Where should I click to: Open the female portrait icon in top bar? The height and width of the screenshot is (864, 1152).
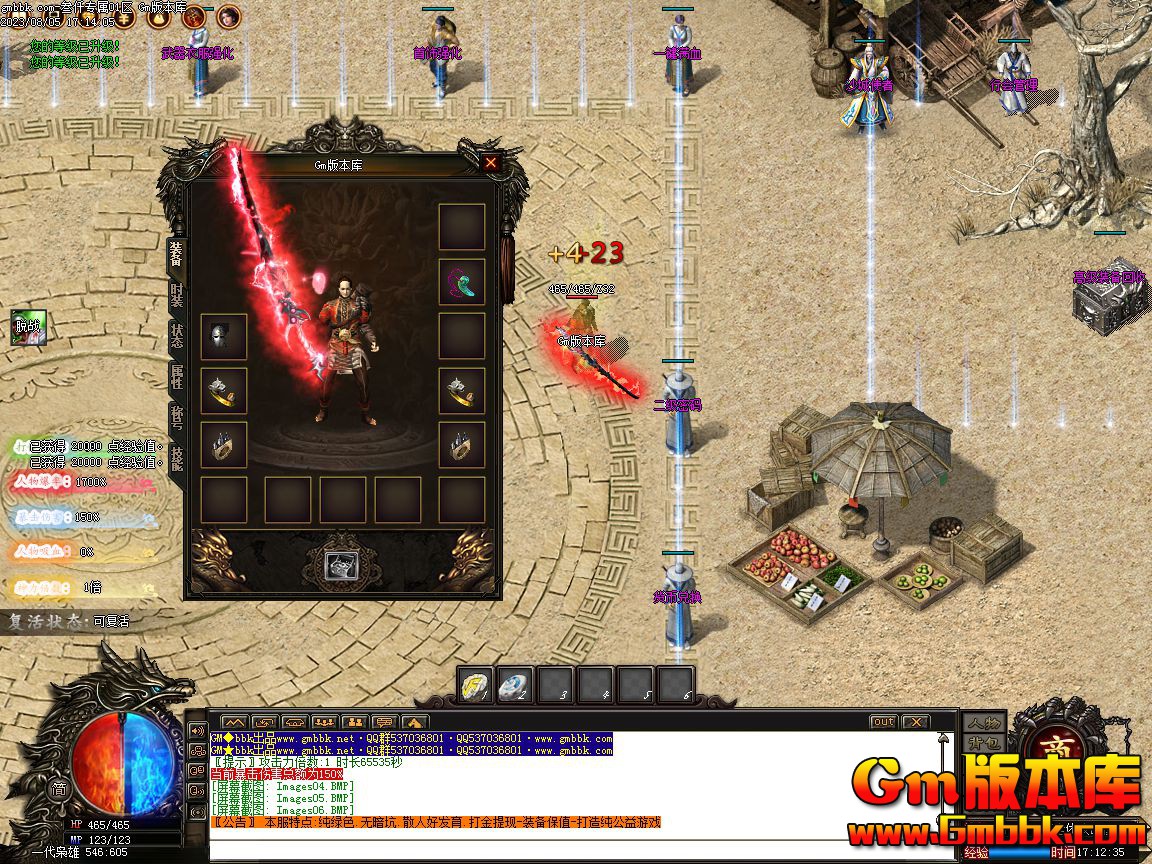229,16
